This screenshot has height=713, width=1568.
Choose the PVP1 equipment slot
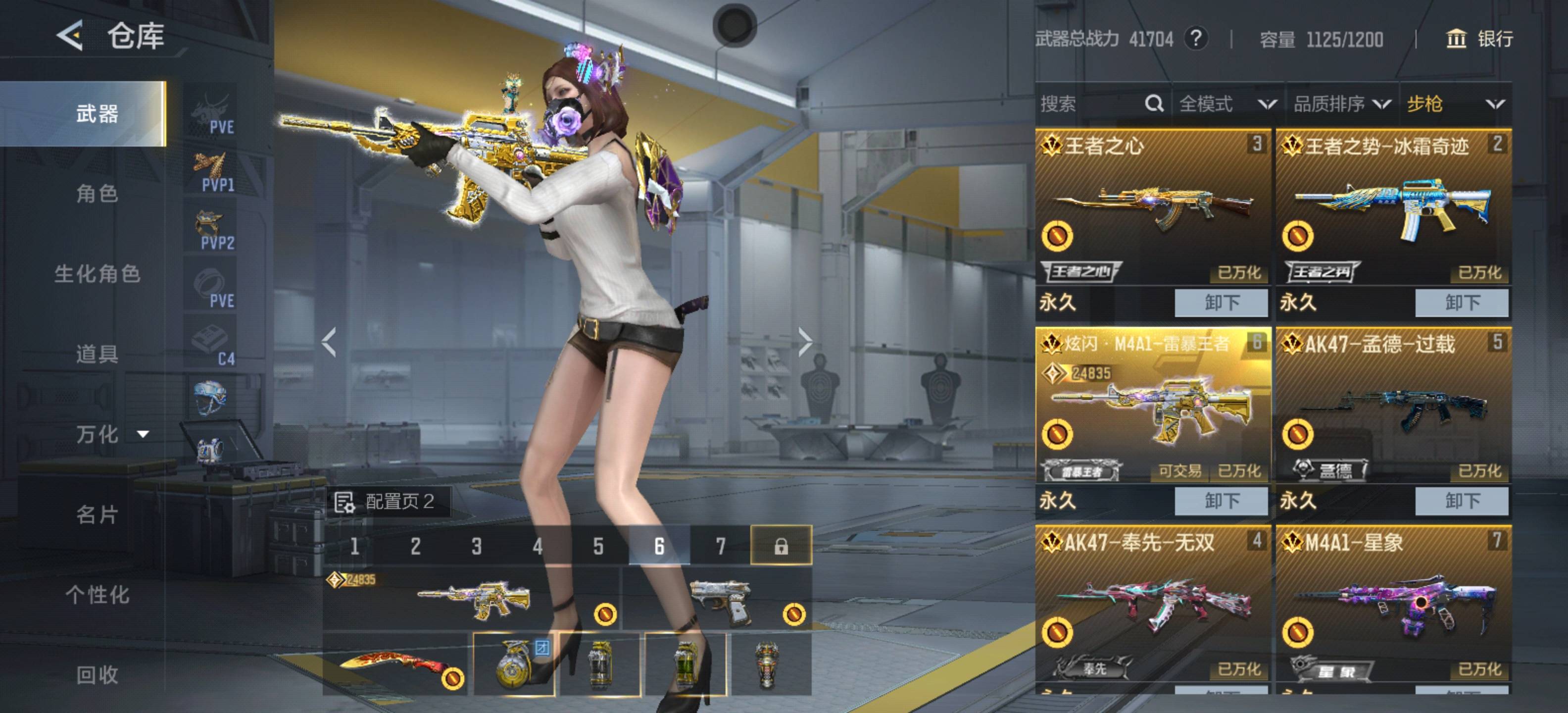211,172
